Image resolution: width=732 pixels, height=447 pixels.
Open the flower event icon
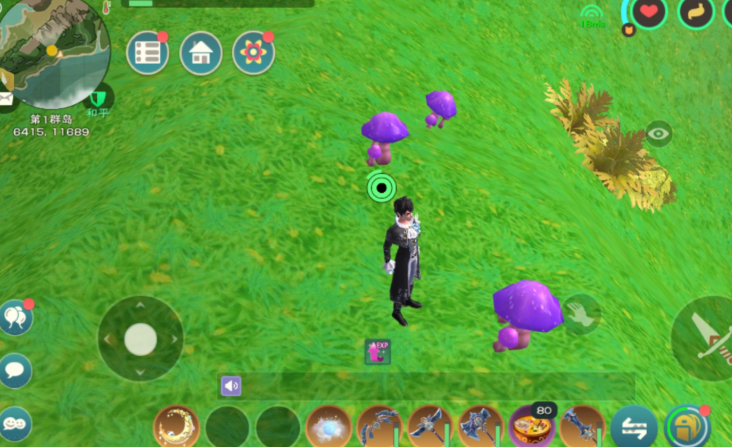253,53
